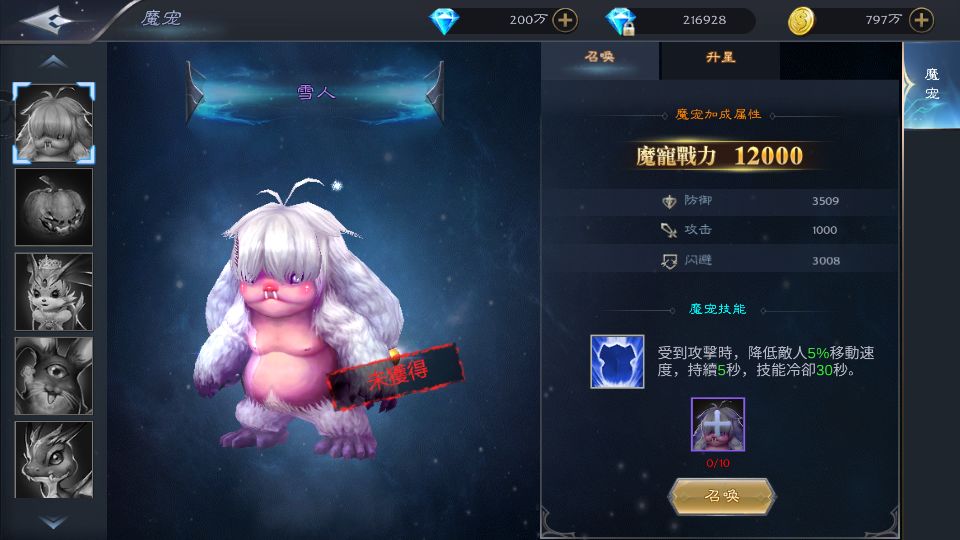Select the crowned fox pet thumbnail
The width and height of the screenshot is (960, 540).
point(54,291)
